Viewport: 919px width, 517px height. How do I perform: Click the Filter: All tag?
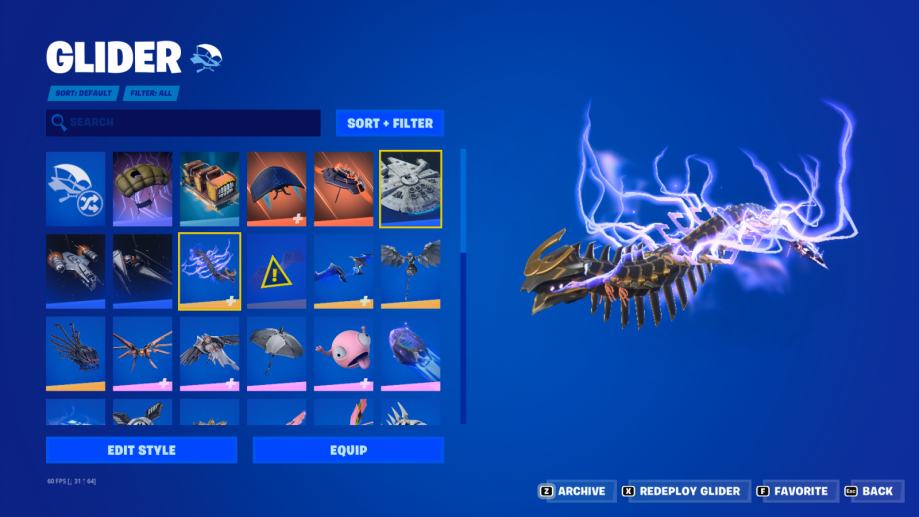point(153,93)
